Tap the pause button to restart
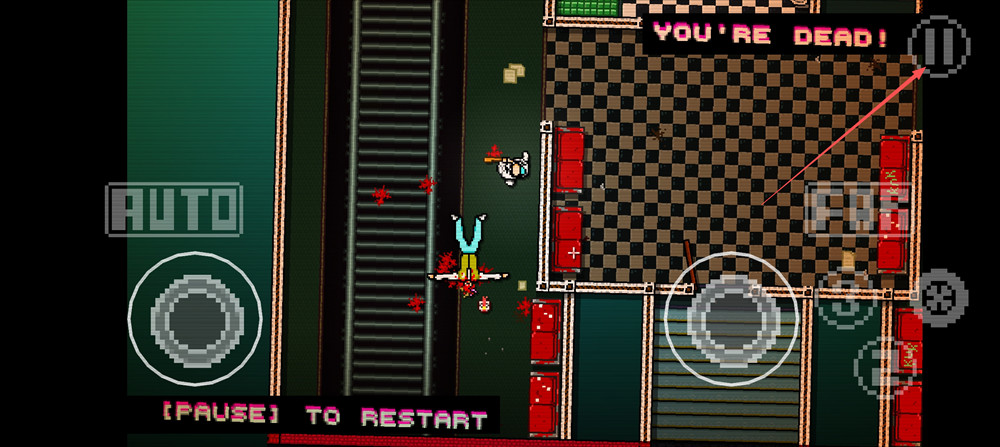This screenshot has width=1000, height=447. click(939, 46)
